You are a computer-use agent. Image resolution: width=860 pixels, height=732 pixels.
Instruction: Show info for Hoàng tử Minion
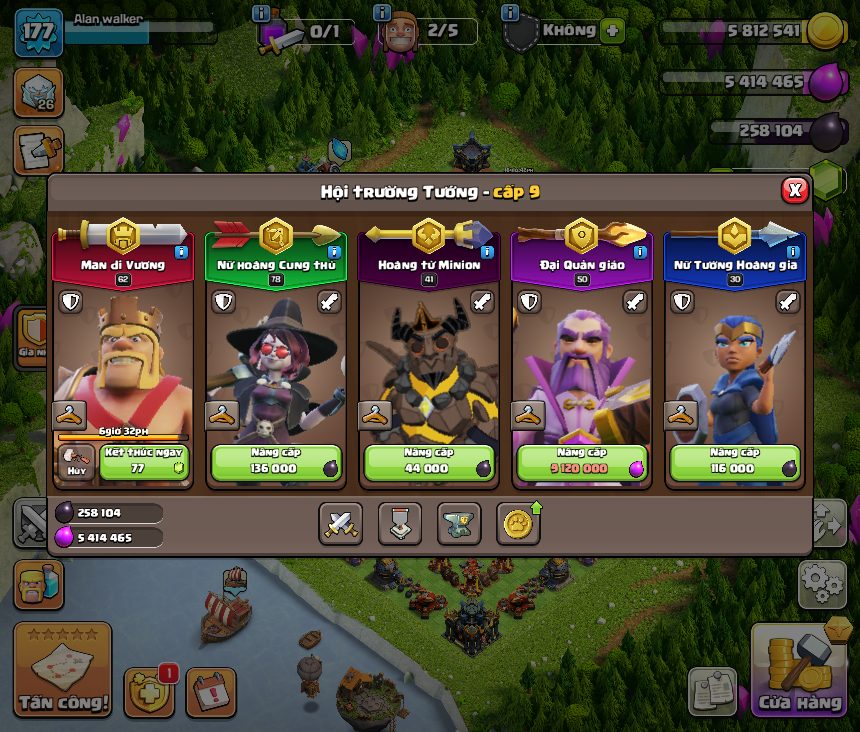(x=487, y=252)
